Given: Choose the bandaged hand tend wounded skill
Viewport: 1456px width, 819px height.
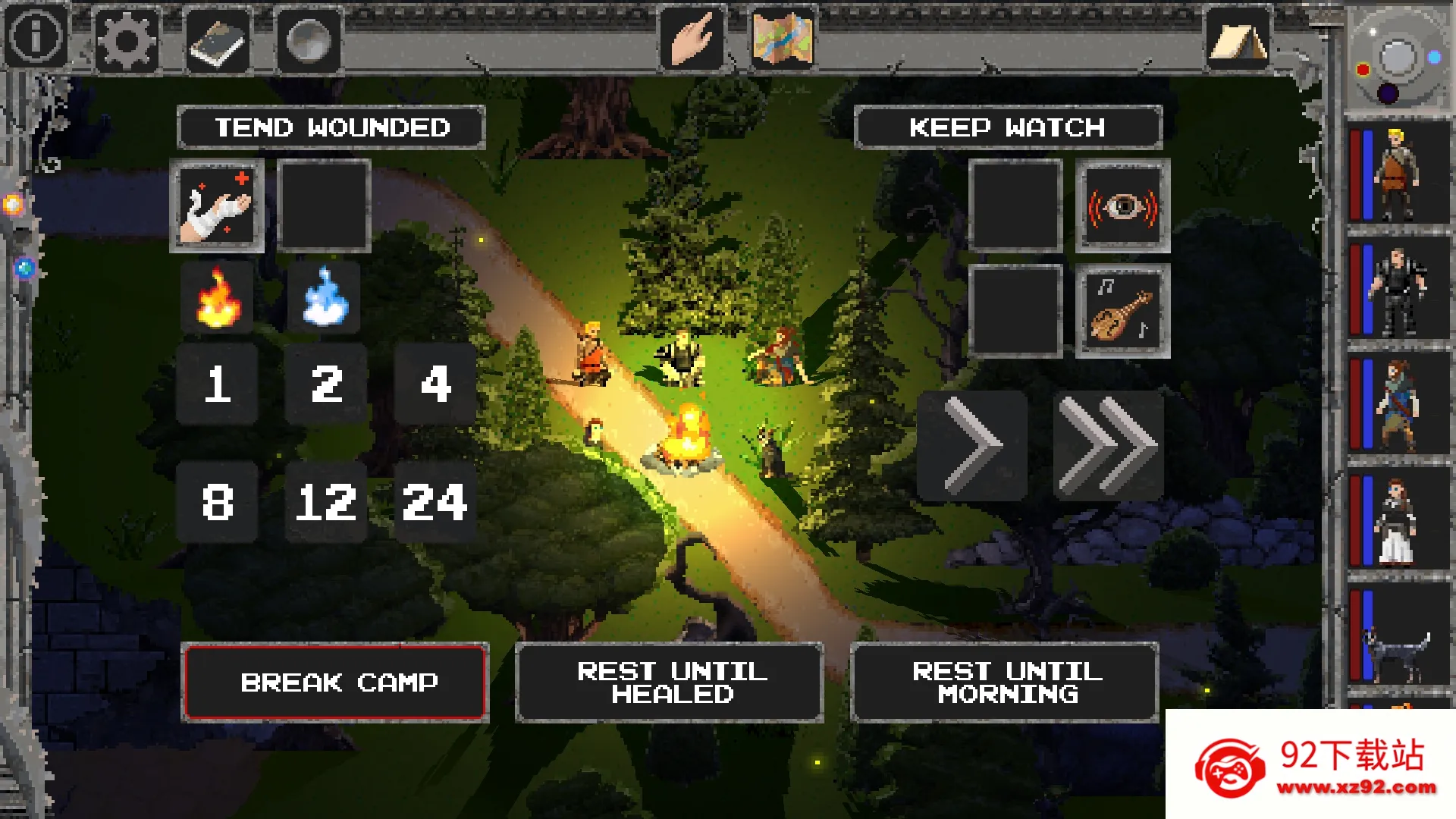Looking at the screenshot, I should [x=218, y=206].
